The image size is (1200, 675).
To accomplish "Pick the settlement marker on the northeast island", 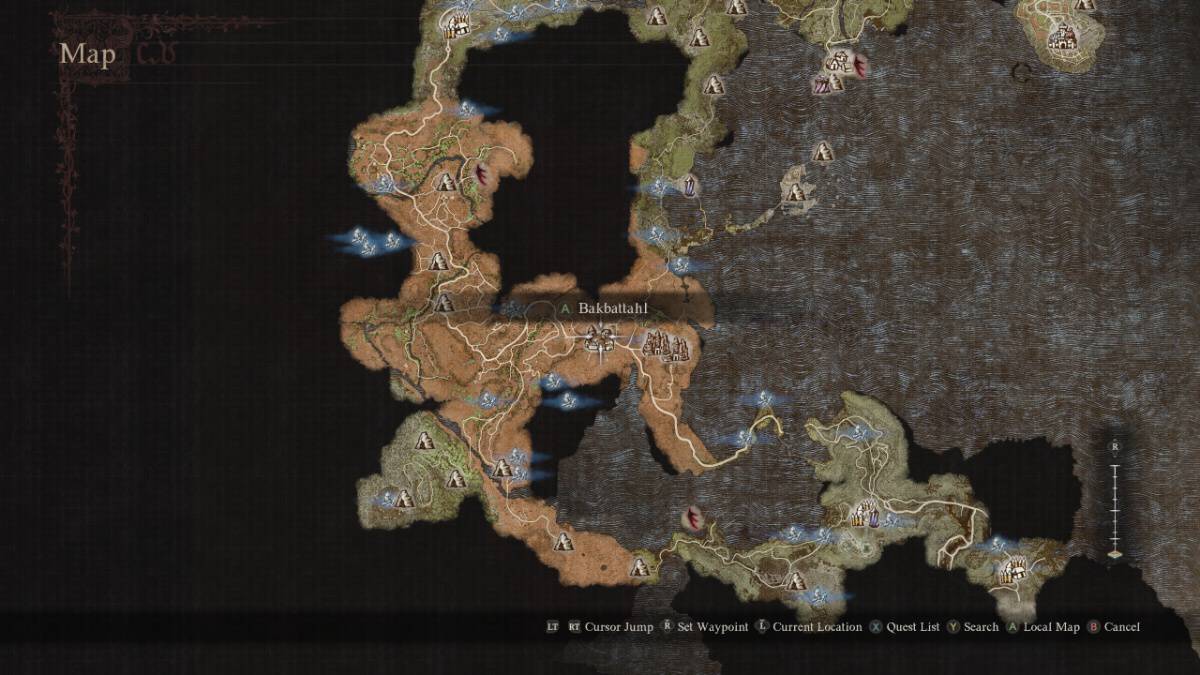I will pos(1064,39).
